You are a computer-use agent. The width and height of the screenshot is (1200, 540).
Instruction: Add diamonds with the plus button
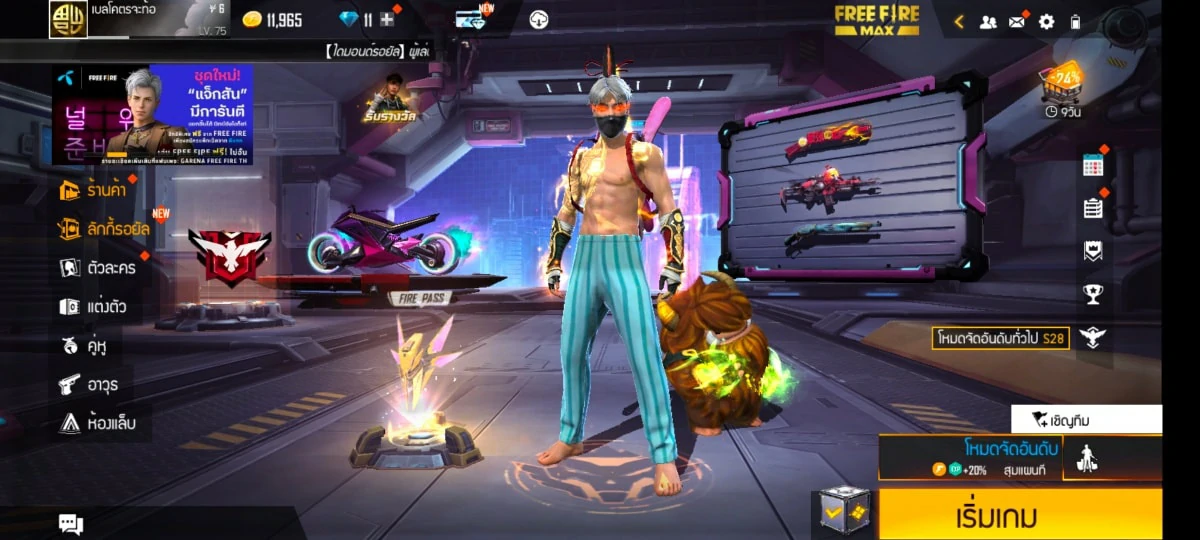tap(387, 19)
